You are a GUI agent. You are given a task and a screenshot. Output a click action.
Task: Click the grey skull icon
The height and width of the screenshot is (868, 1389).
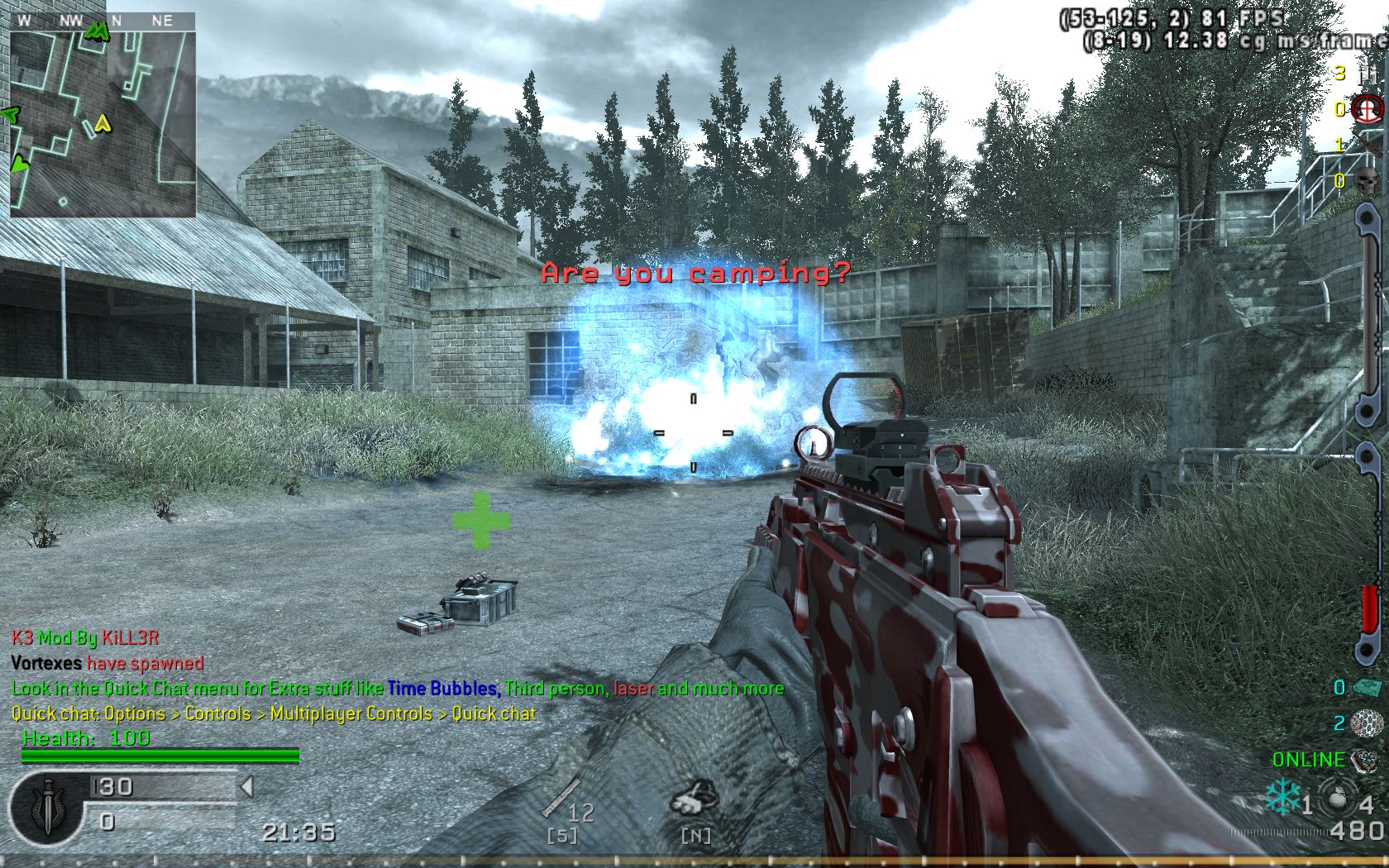[1367, 180]
